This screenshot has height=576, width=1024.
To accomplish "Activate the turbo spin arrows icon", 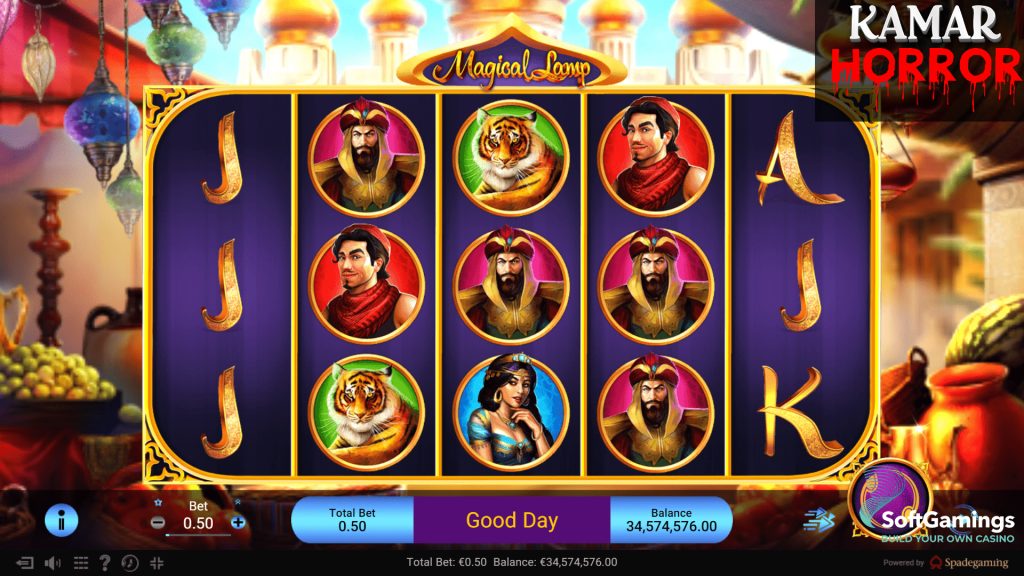I will pyautogui.click(x=818, y=520).
